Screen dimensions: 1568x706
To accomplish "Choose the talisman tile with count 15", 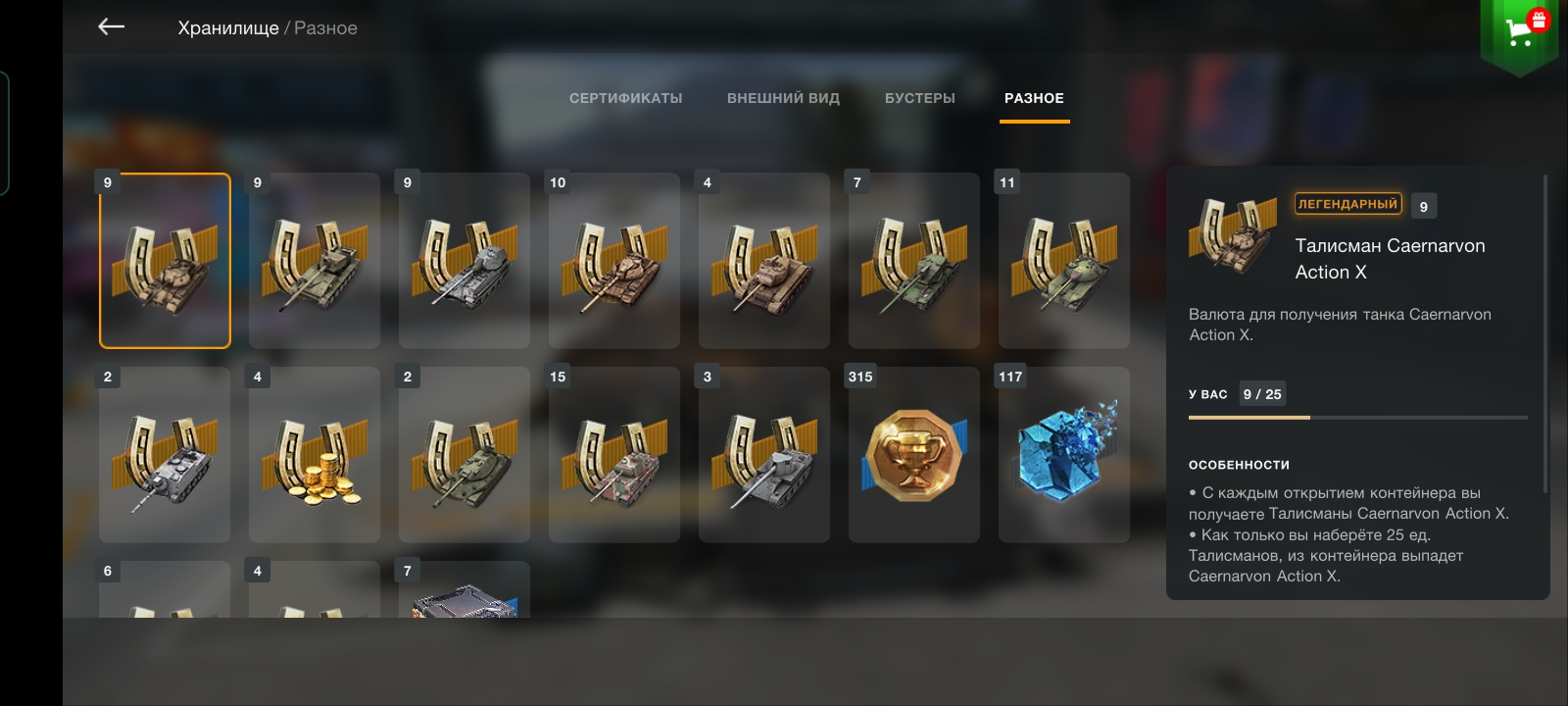I will pos(614,455).
